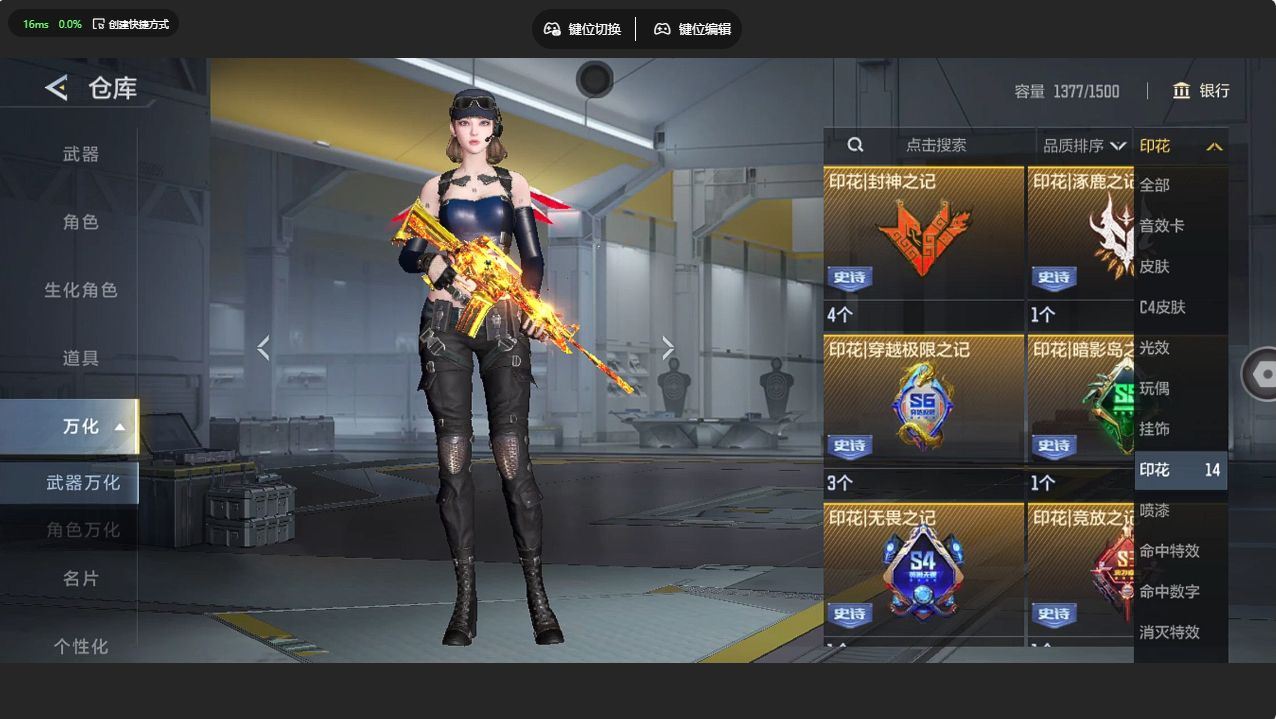
Task: Select the 印花|无畏之记 S4 item
Action: pyautogui.click(x=923, y=572)
